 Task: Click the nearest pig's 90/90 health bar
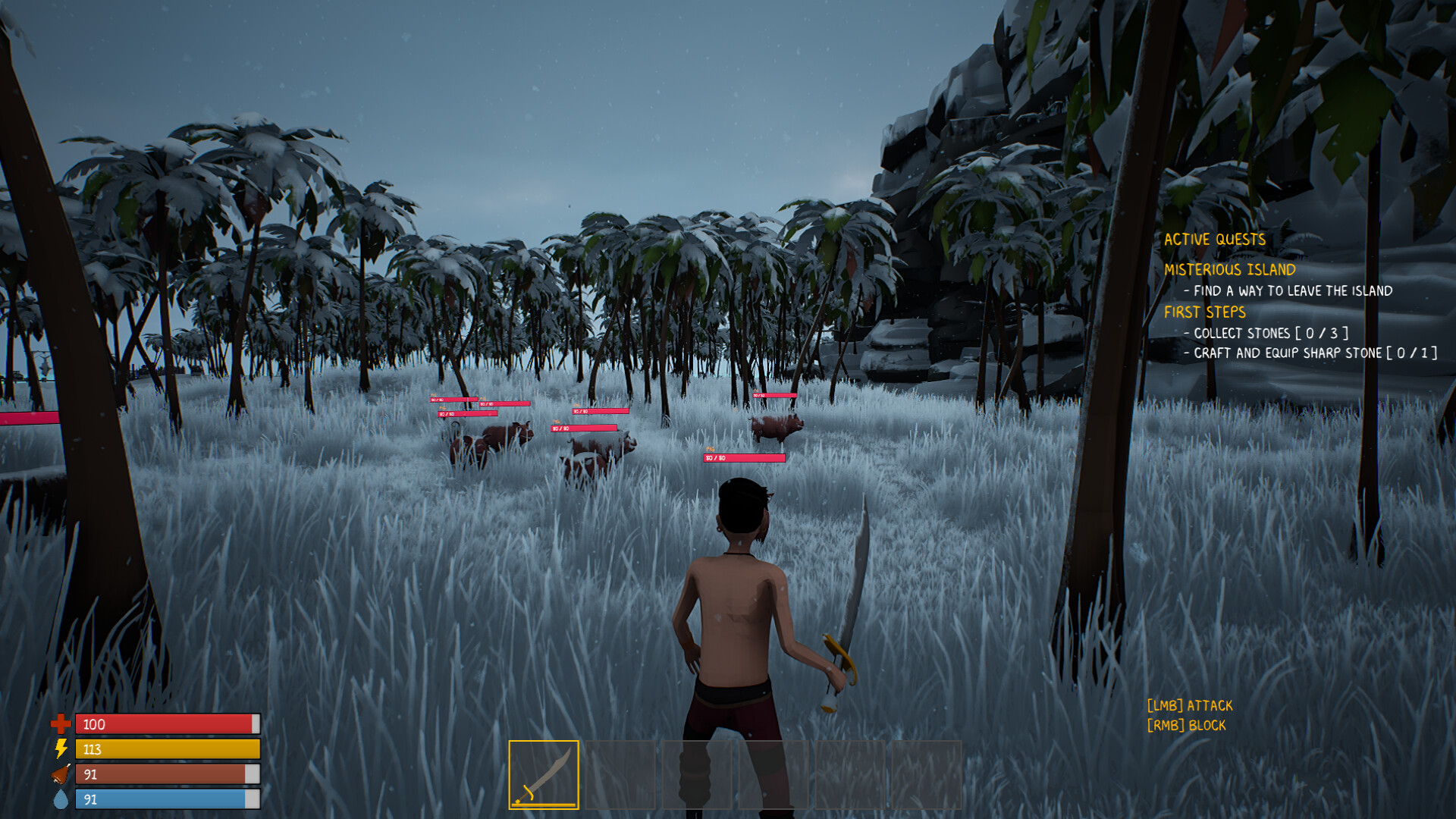tap(743, 458)
